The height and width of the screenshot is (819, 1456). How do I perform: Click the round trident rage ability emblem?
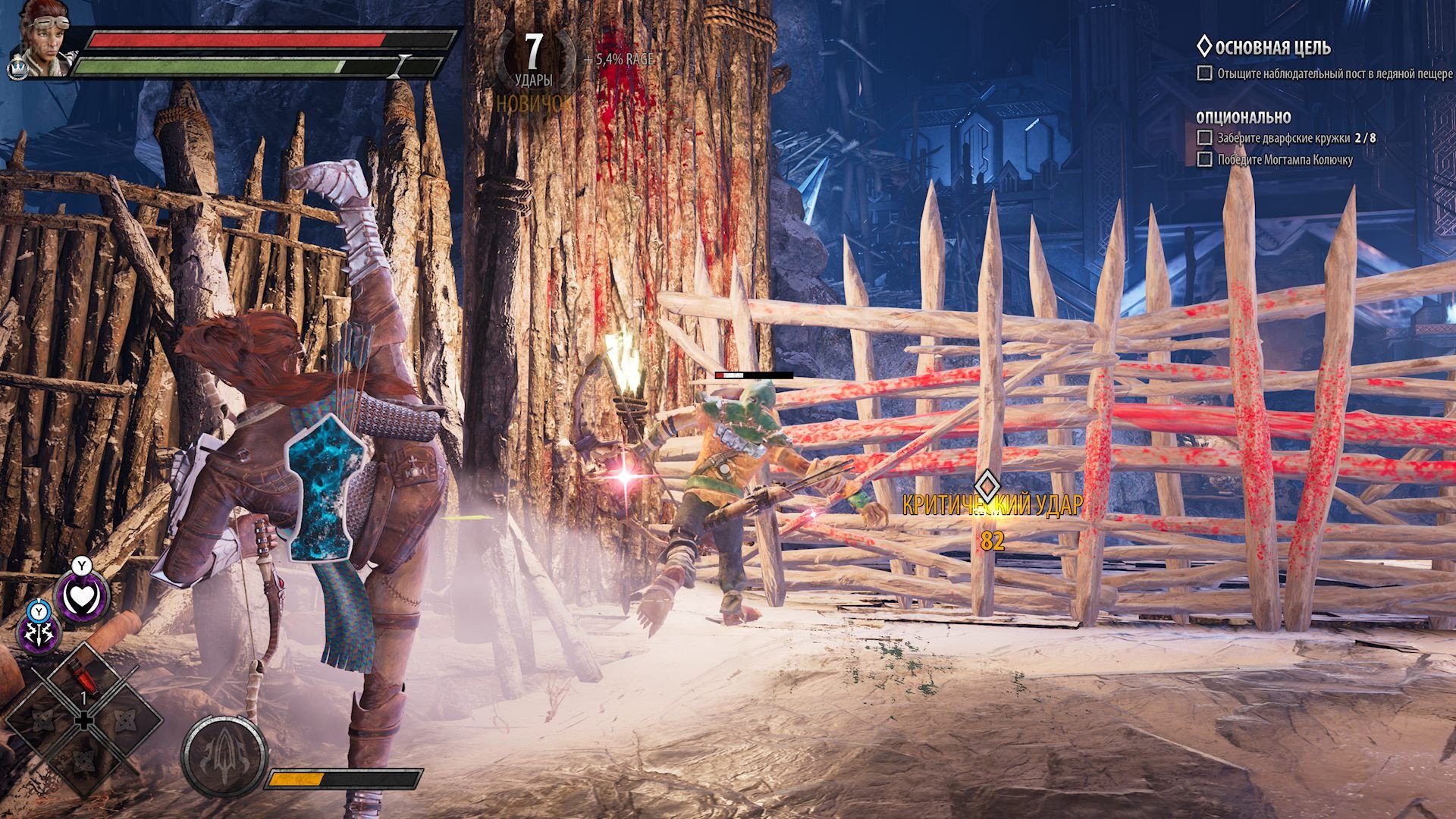click(x=224, y=755)
